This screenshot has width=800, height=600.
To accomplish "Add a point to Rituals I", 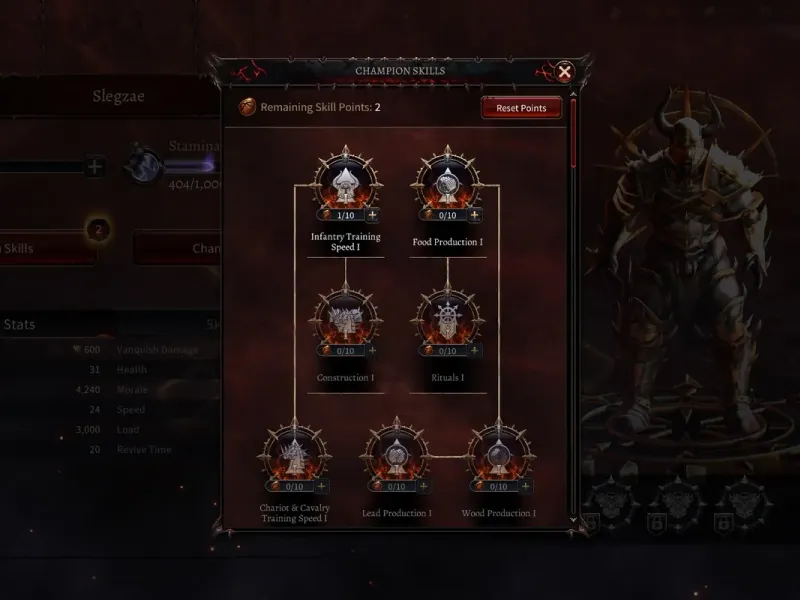I will click(474, 351).
